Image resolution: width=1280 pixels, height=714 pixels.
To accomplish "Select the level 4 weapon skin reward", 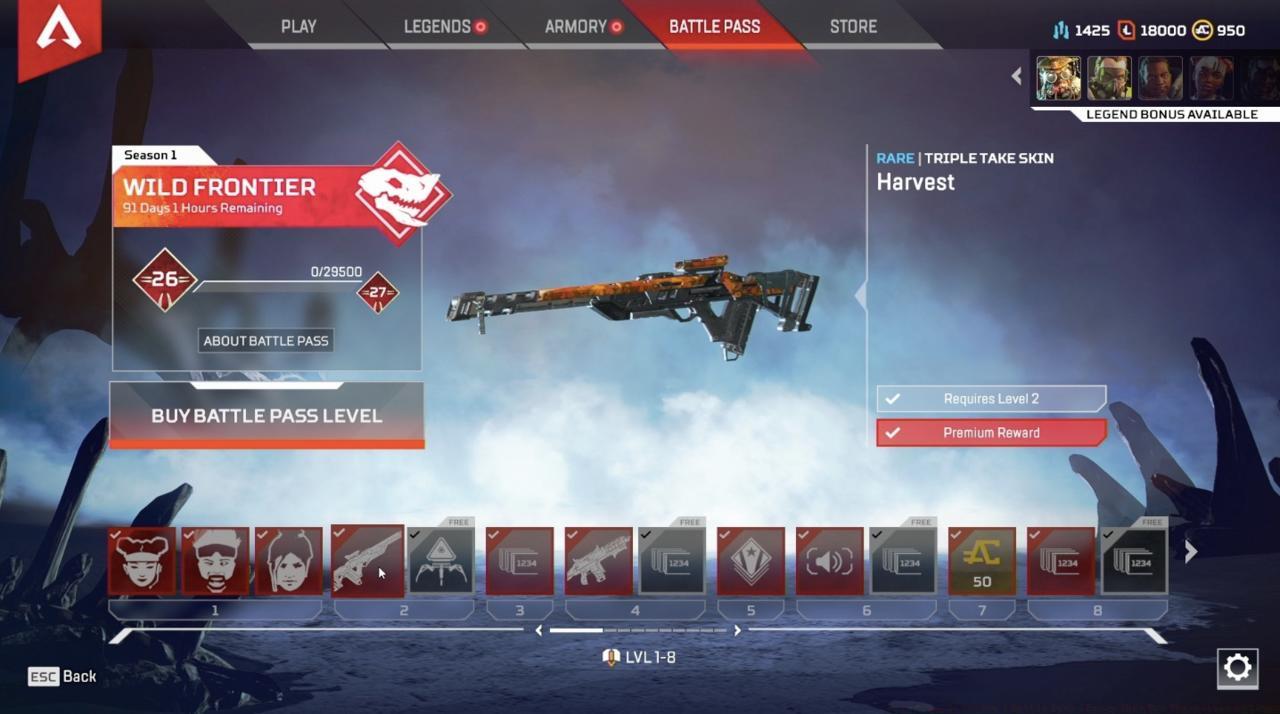I will [x=598, y=561].
